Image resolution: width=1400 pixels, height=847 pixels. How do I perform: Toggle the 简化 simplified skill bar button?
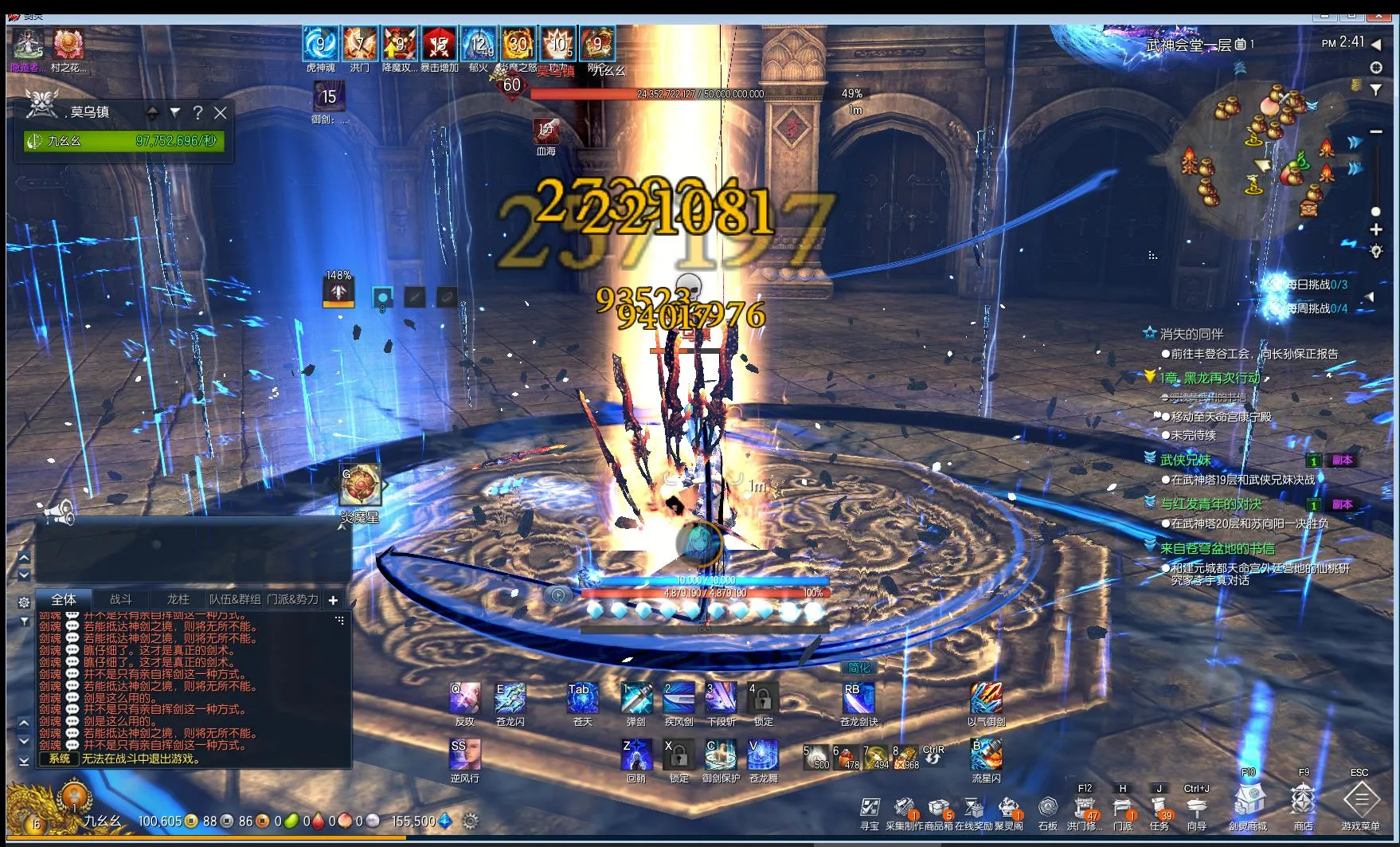(x=859, y=668)
